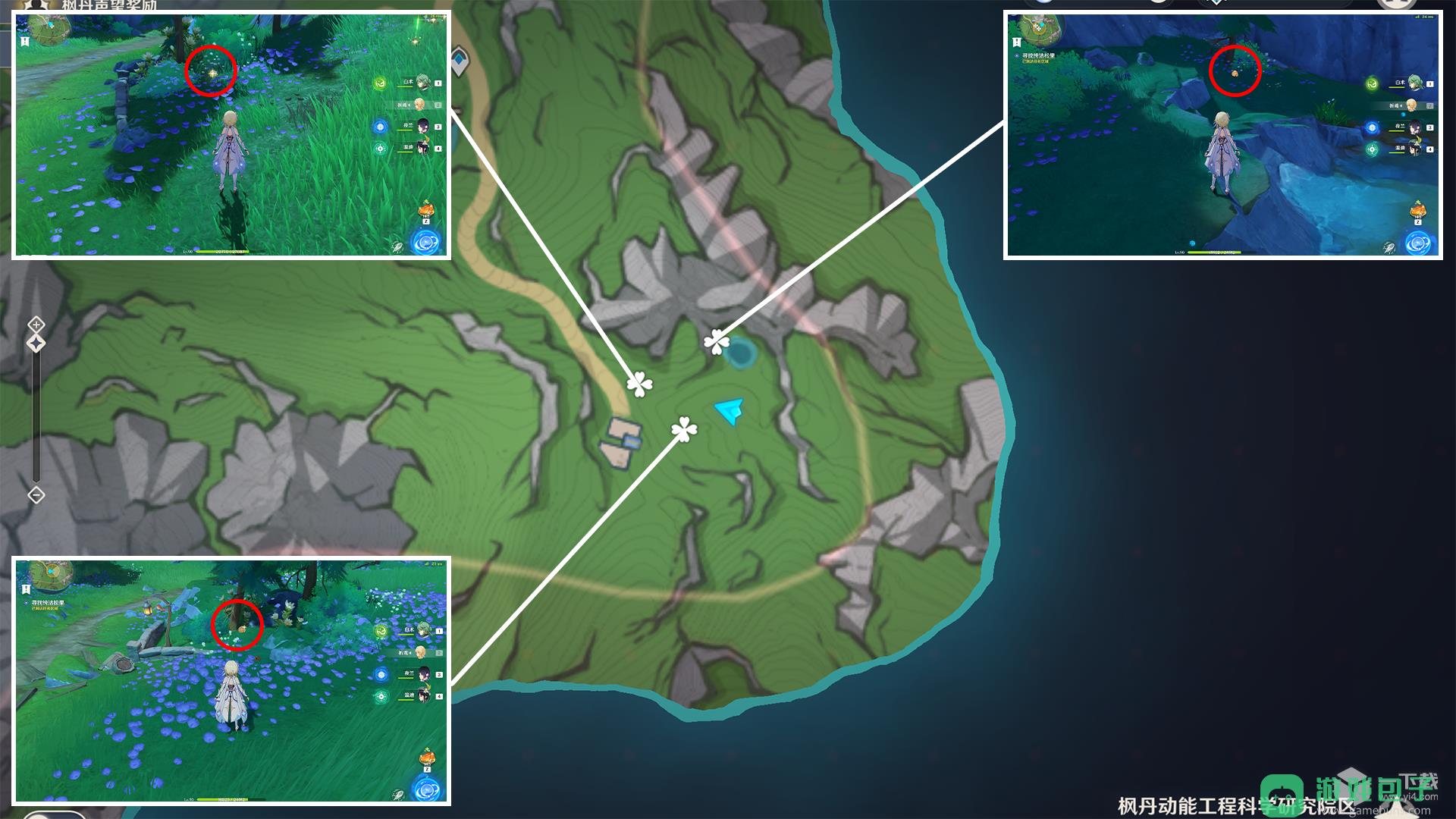Viewport: 1456px width, 819px height.
Task: Open the night-time pond screenshot thumbnail
Action: tap(1222, 135)
